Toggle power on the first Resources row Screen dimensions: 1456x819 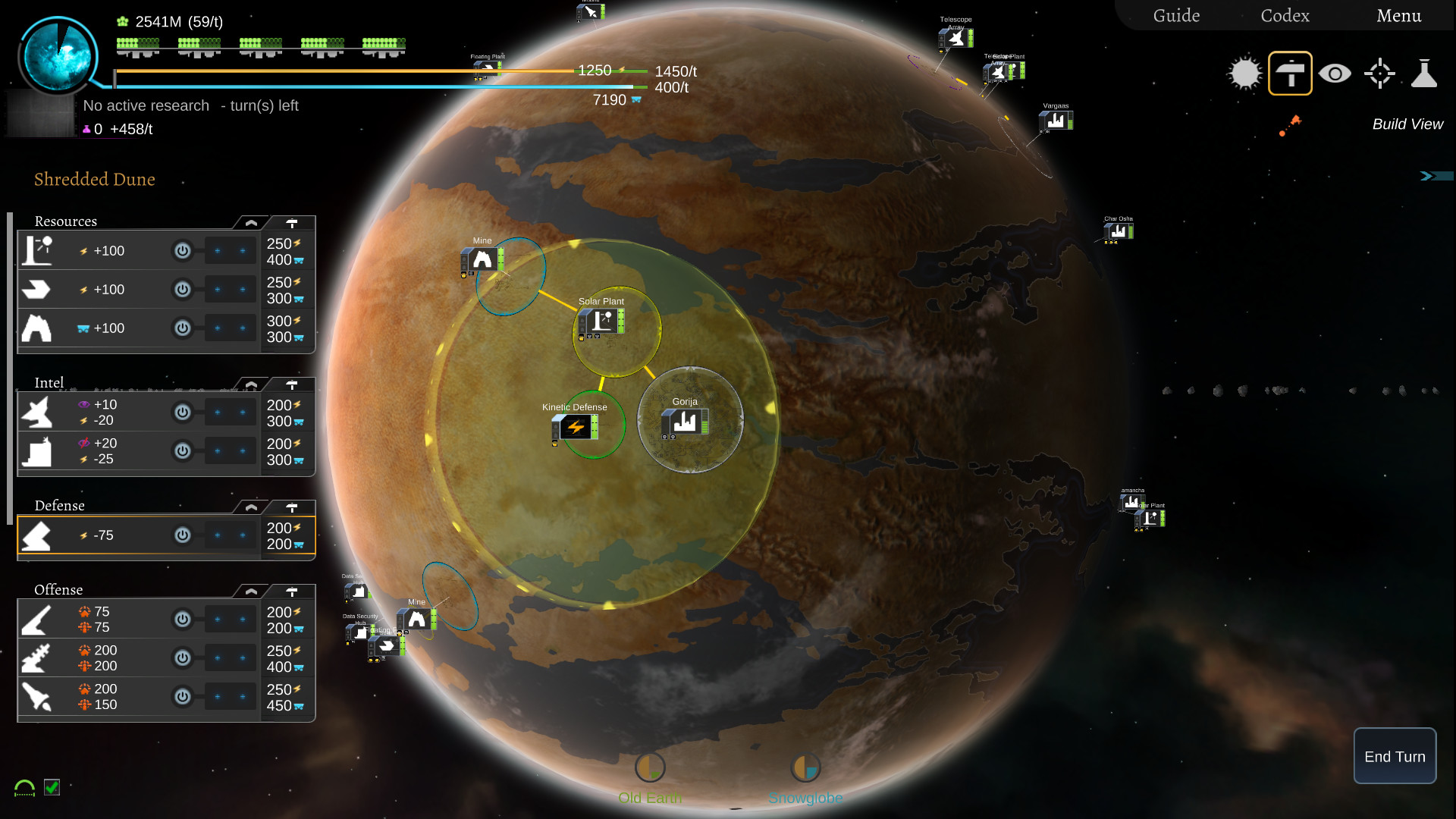pyautogui.click(x=182, y=251)
